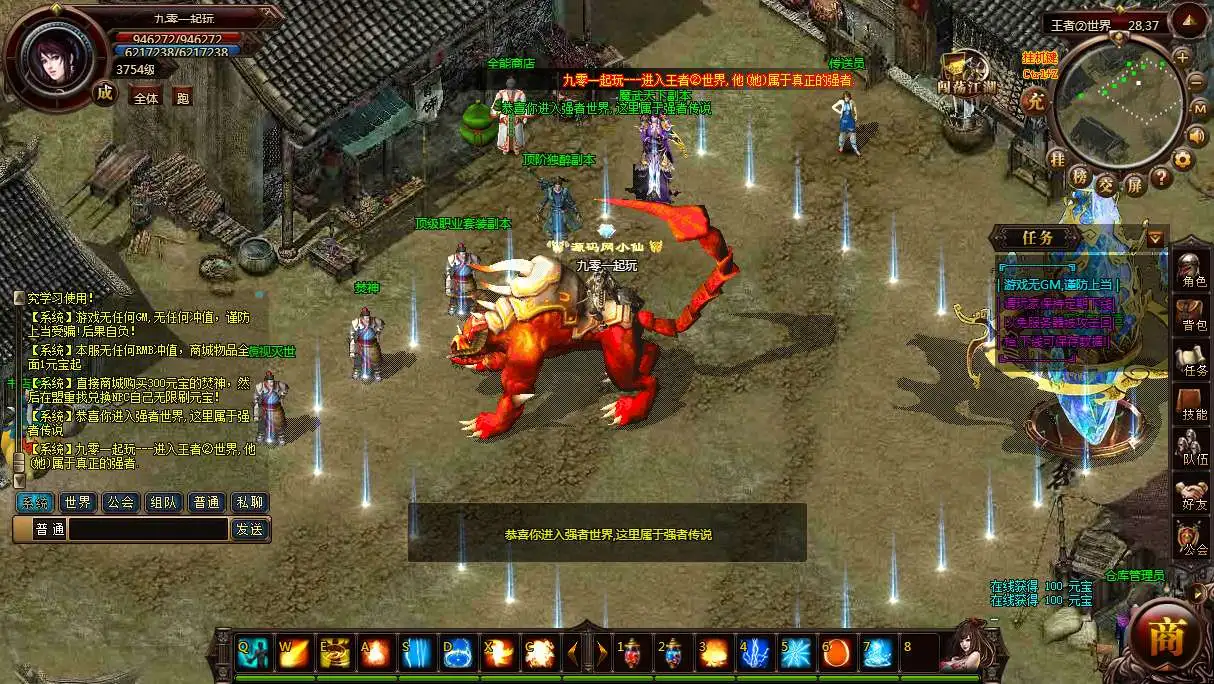The height and width of the screenshot is (684, 1214).
Task: Open the round 商 shop button
Action: coord(1166,638)
